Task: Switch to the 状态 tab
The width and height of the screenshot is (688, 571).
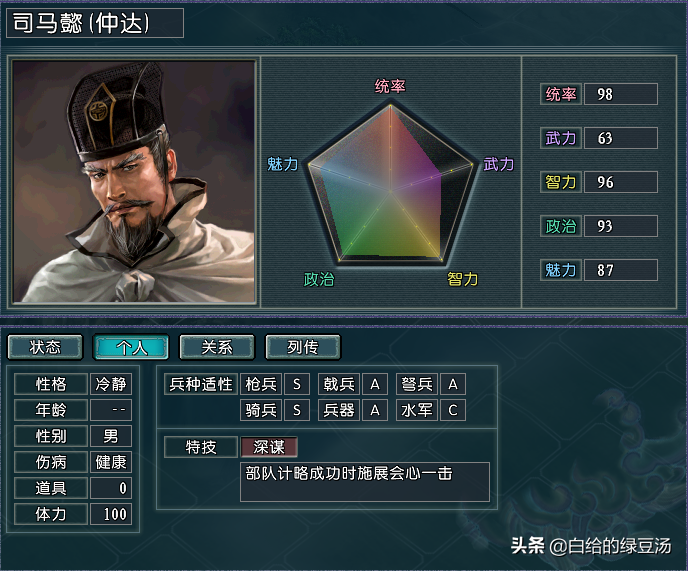Action: point(45,347)
